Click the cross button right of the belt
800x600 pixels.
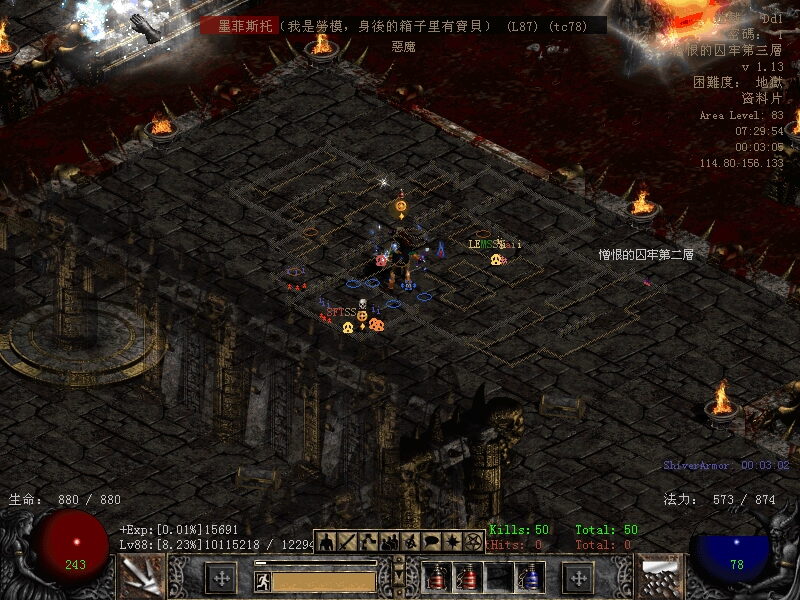tap(579, 577)
